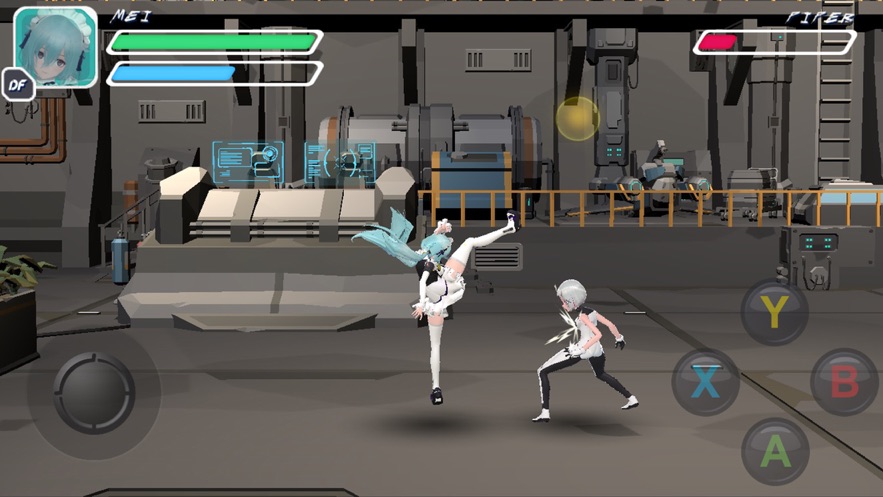The image size is (883, 497).
Task: Touch the virtual joystick pad
Action: pyautogui.click(x=93, y=389)
